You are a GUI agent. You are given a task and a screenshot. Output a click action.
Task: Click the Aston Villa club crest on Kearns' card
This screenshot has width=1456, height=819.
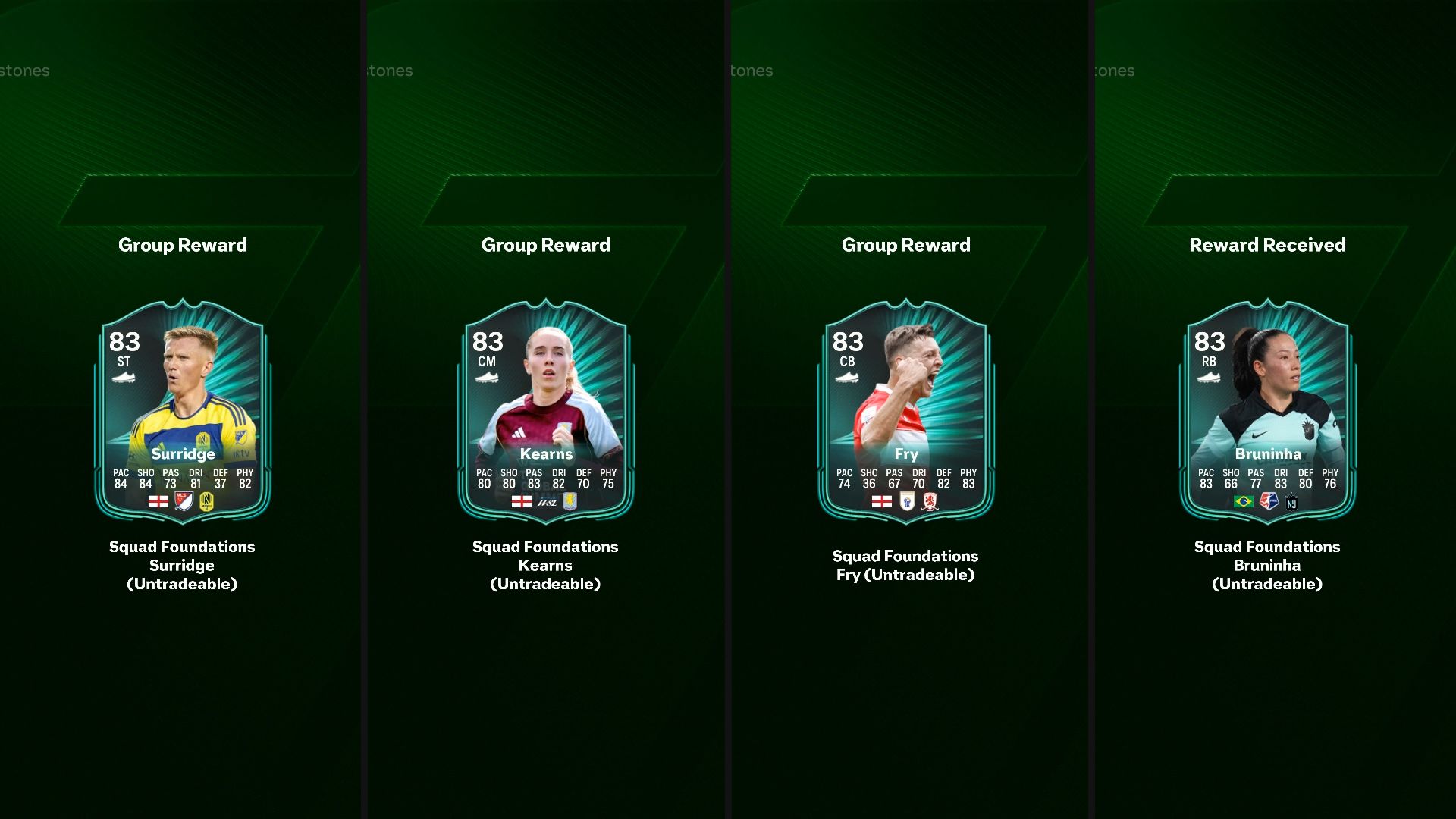(x=570, y=502)
